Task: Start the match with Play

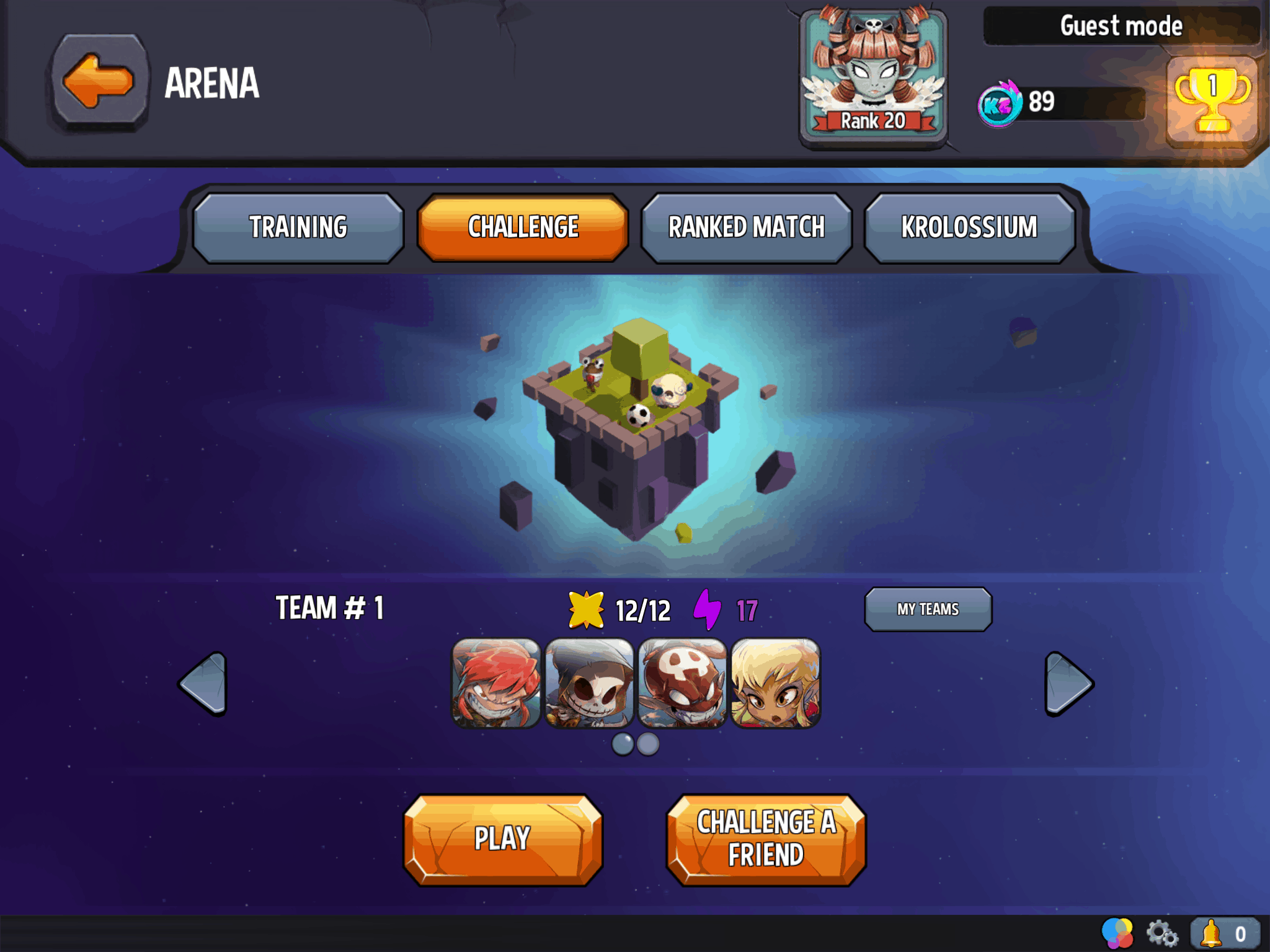Action: tap(503, 839)
